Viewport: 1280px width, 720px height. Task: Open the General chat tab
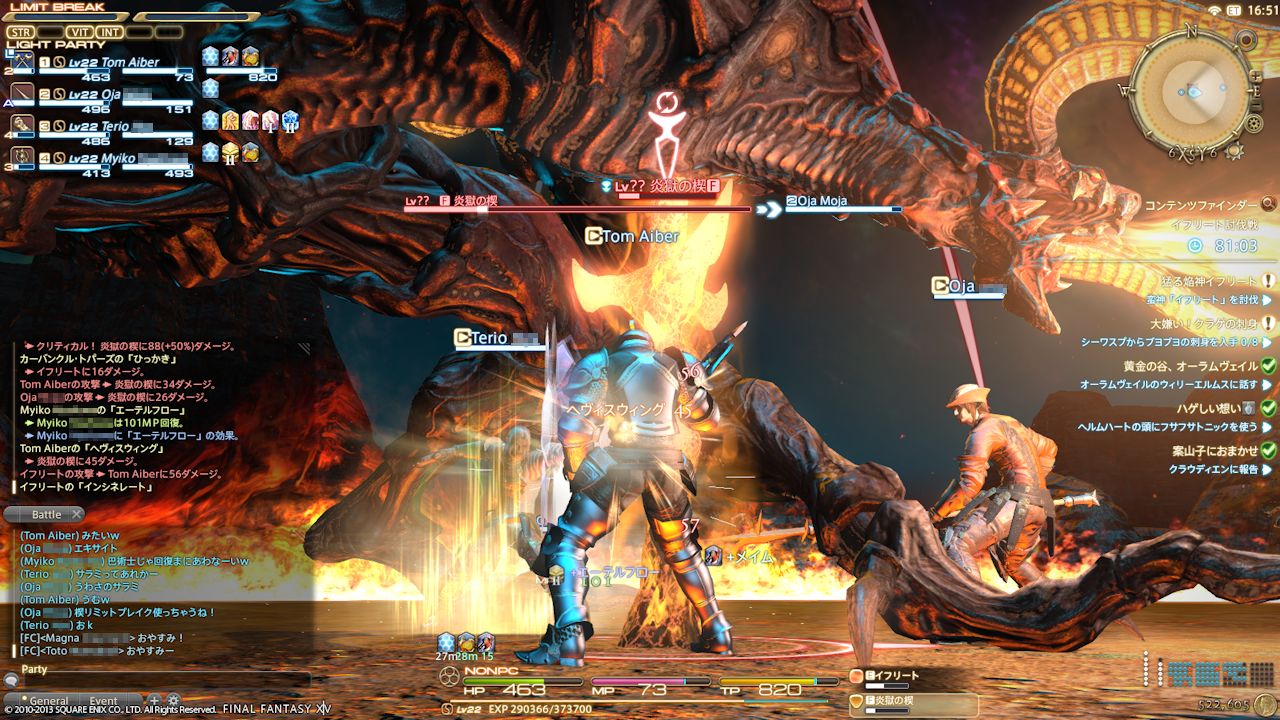tap(48, 701)
